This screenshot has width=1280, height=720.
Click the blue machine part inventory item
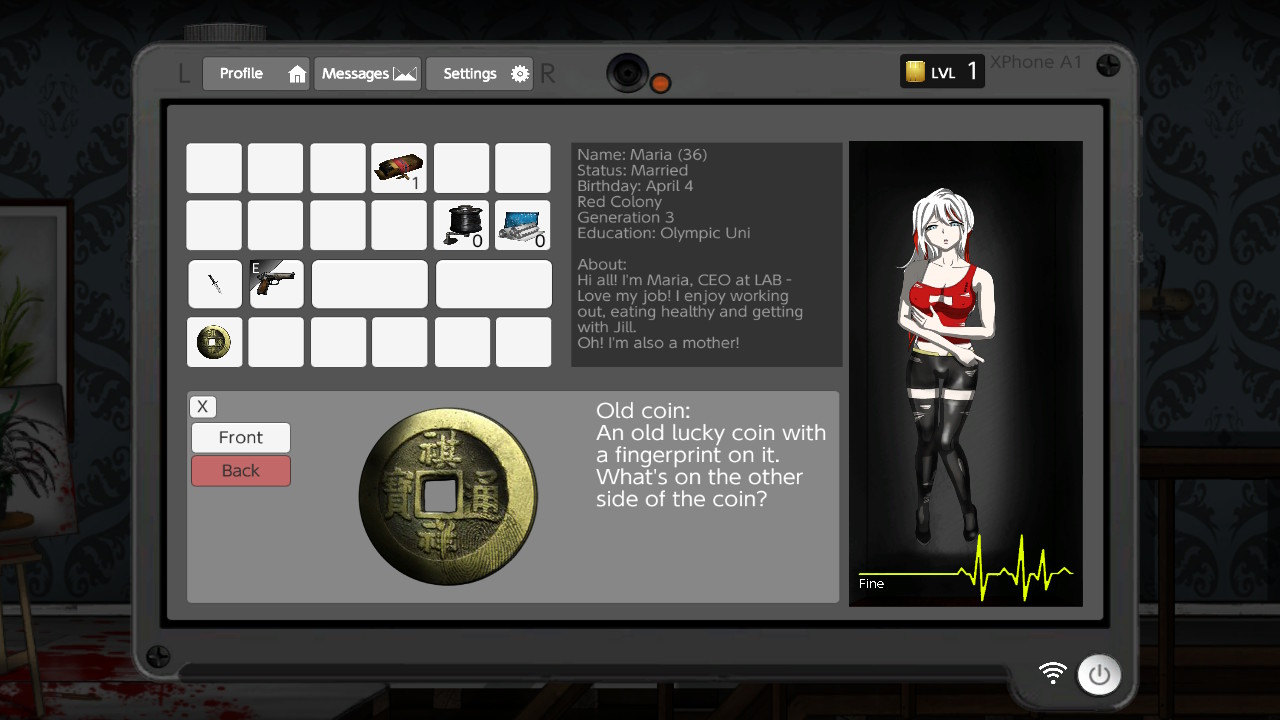pos(523,225)
